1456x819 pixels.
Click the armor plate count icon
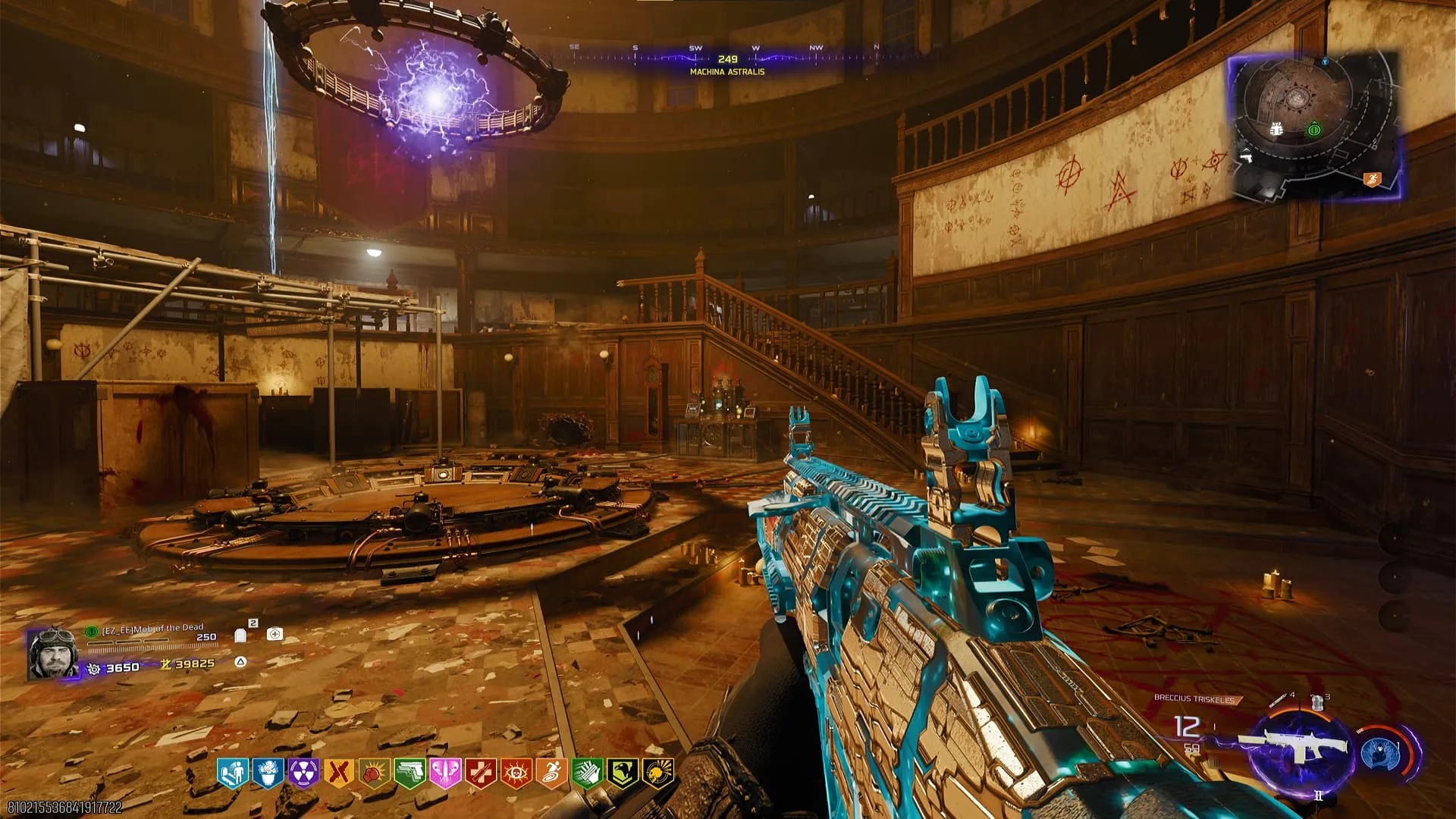[240, 634]
